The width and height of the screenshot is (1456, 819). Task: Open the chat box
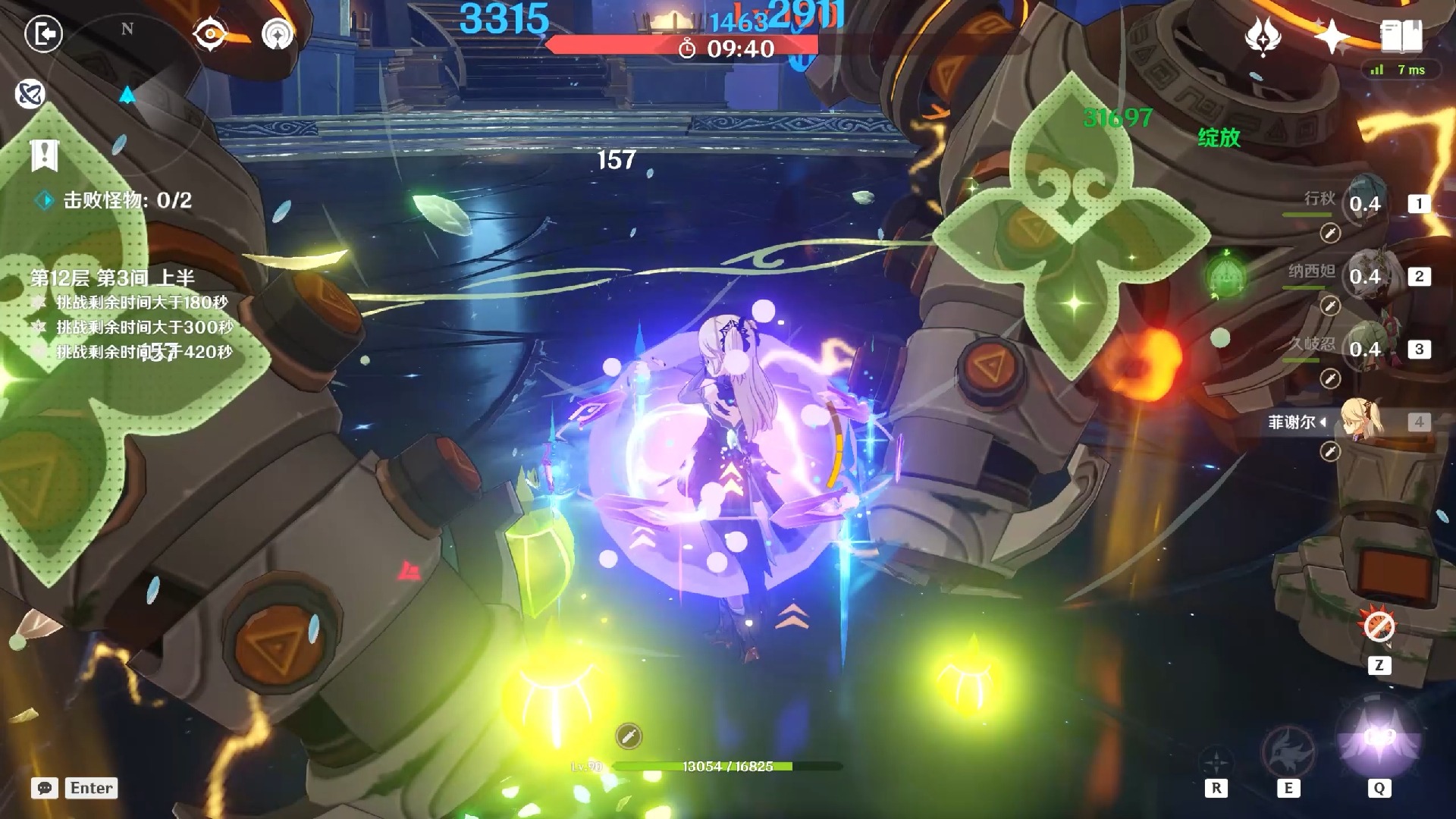45,788
